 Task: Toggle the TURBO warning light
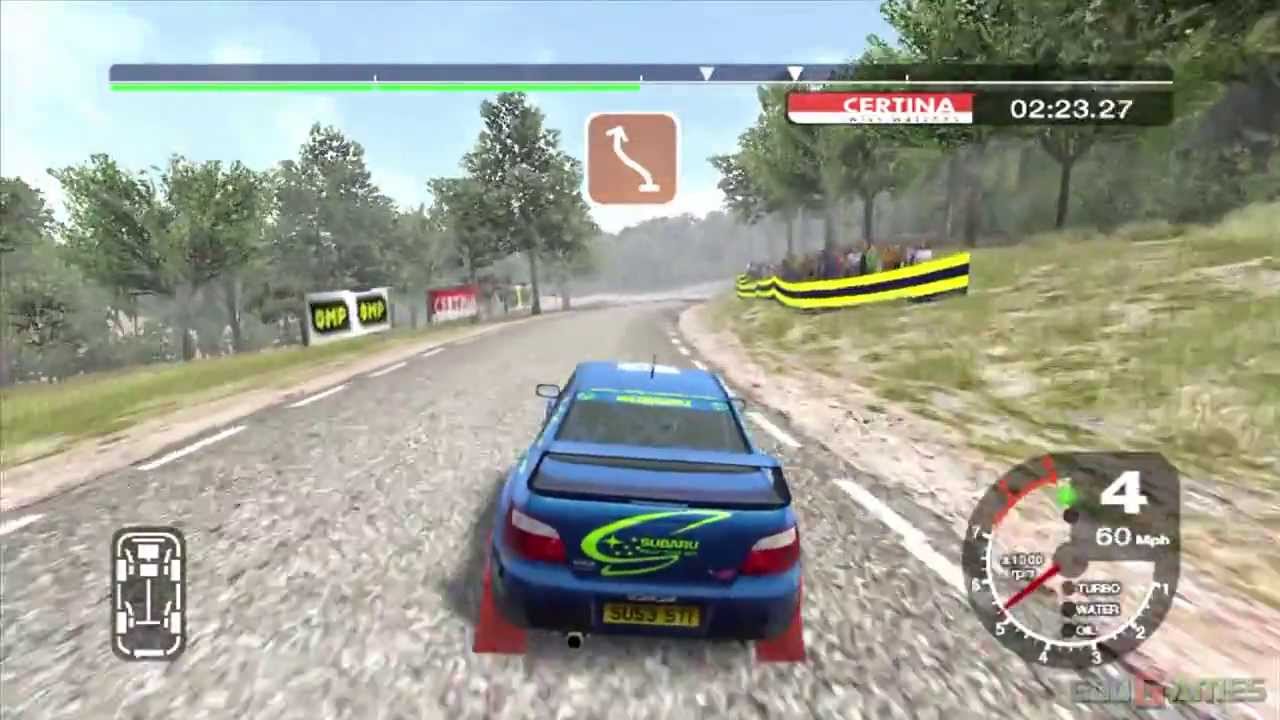(x=1098, y=588)
